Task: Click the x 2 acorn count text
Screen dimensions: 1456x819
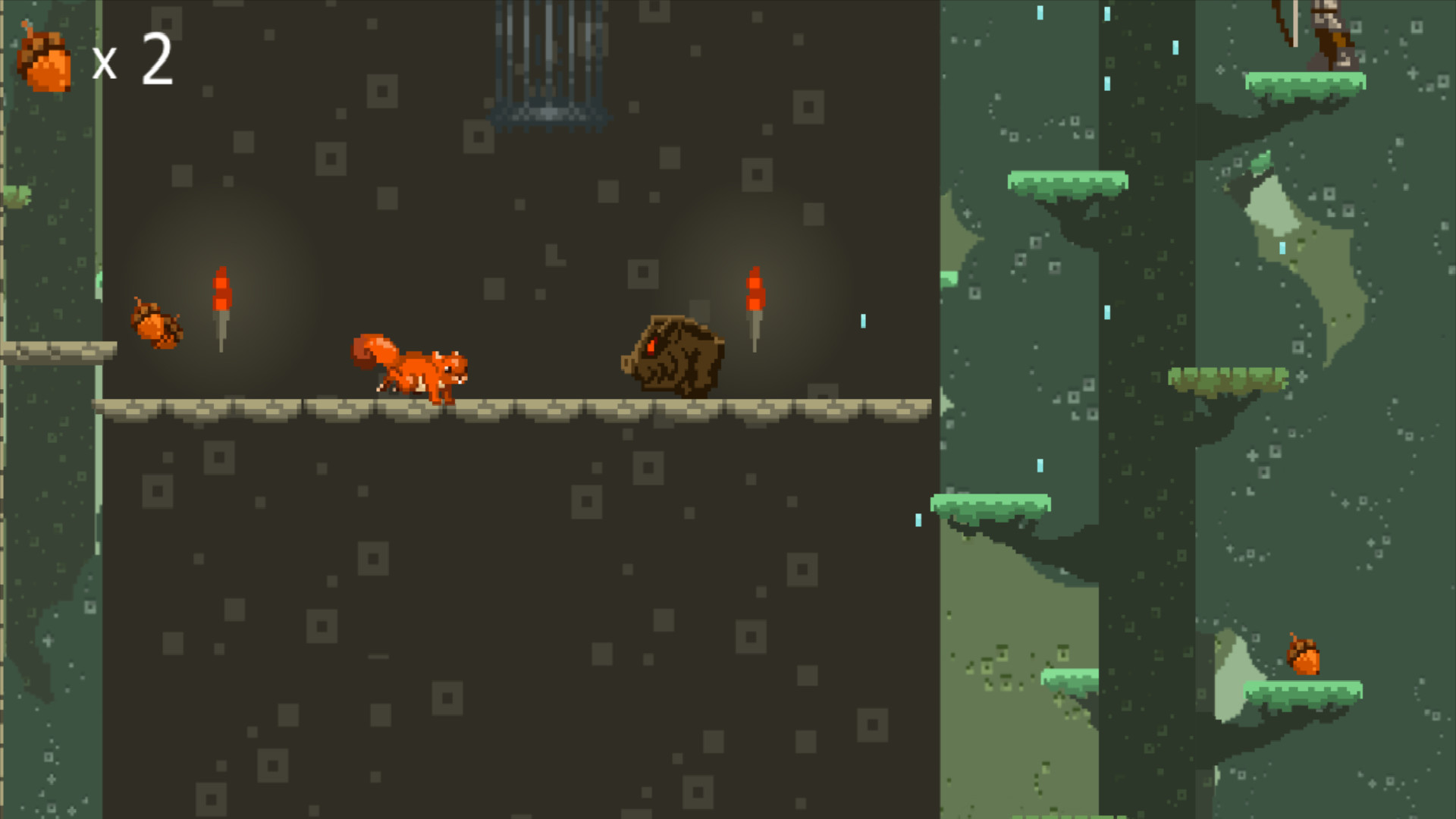Action: pos(129,61)
